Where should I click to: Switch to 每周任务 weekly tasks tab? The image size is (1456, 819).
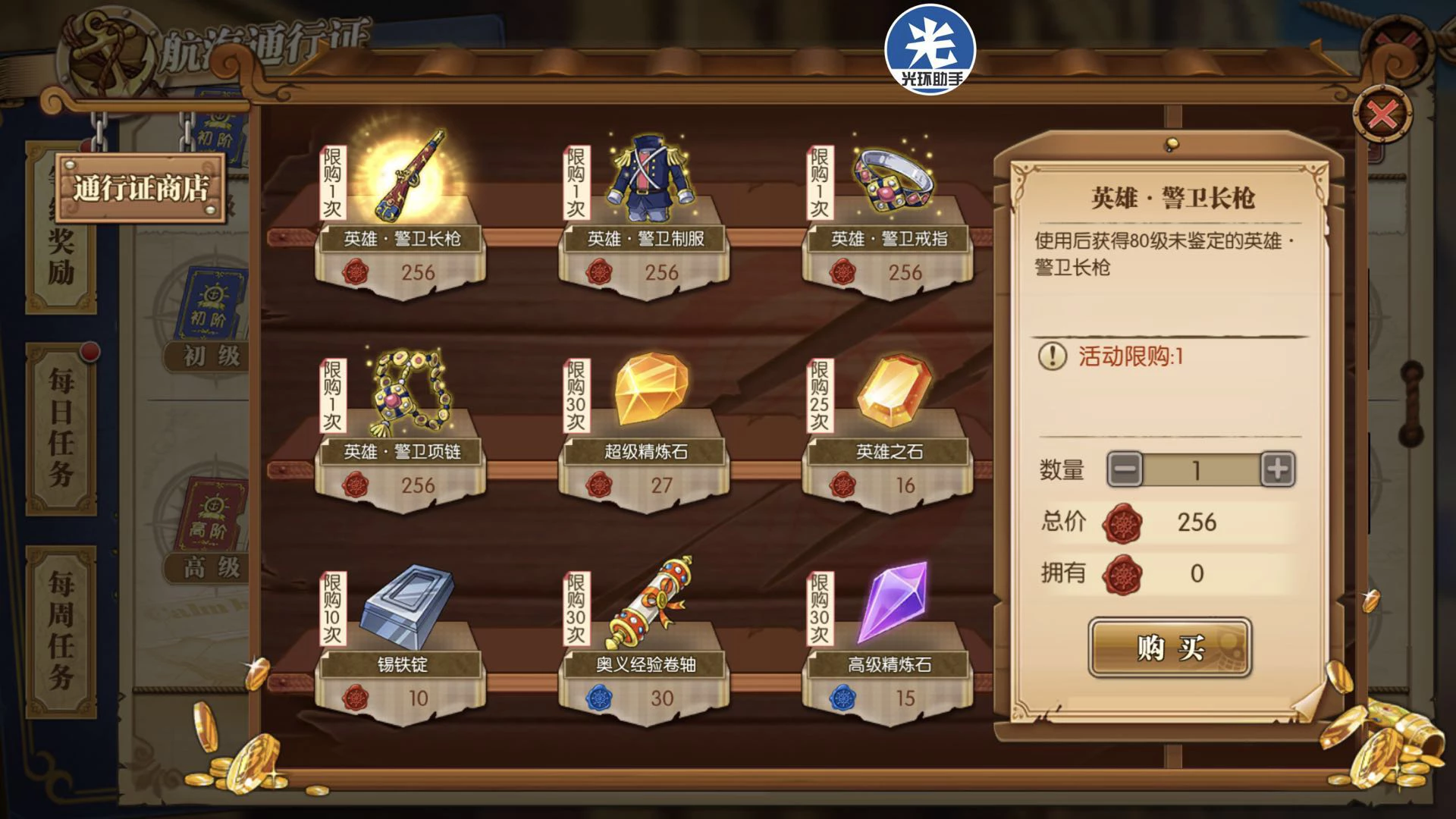point(61,631)
